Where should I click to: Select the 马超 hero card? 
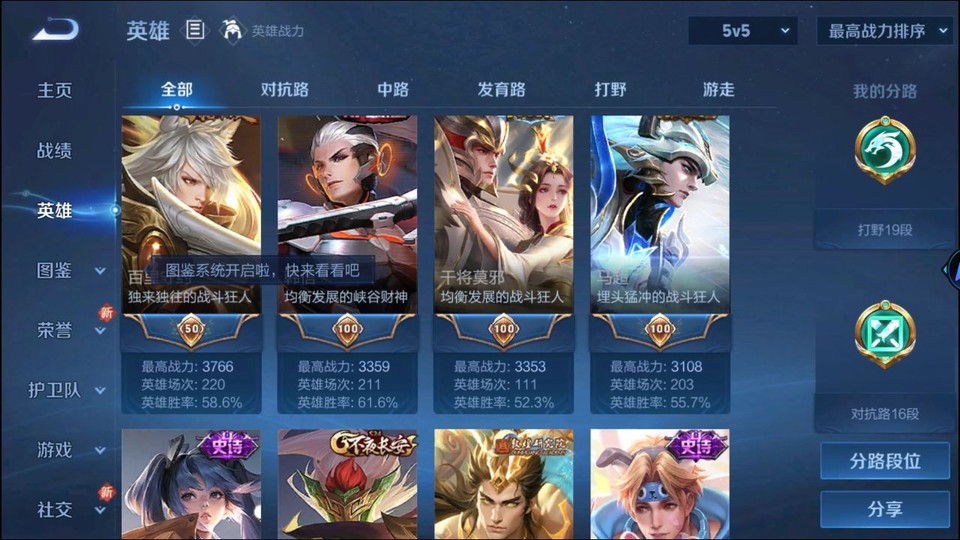659,230
